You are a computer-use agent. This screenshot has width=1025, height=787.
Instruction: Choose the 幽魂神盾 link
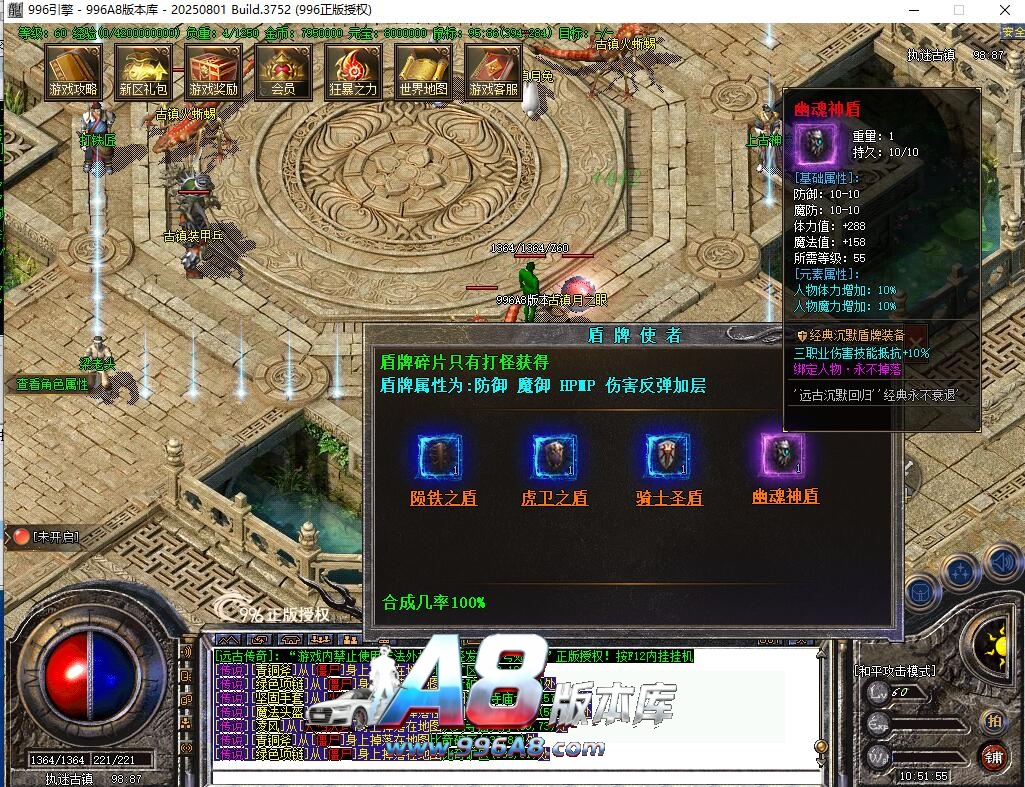pyautogui.click(x=785, y=496)
